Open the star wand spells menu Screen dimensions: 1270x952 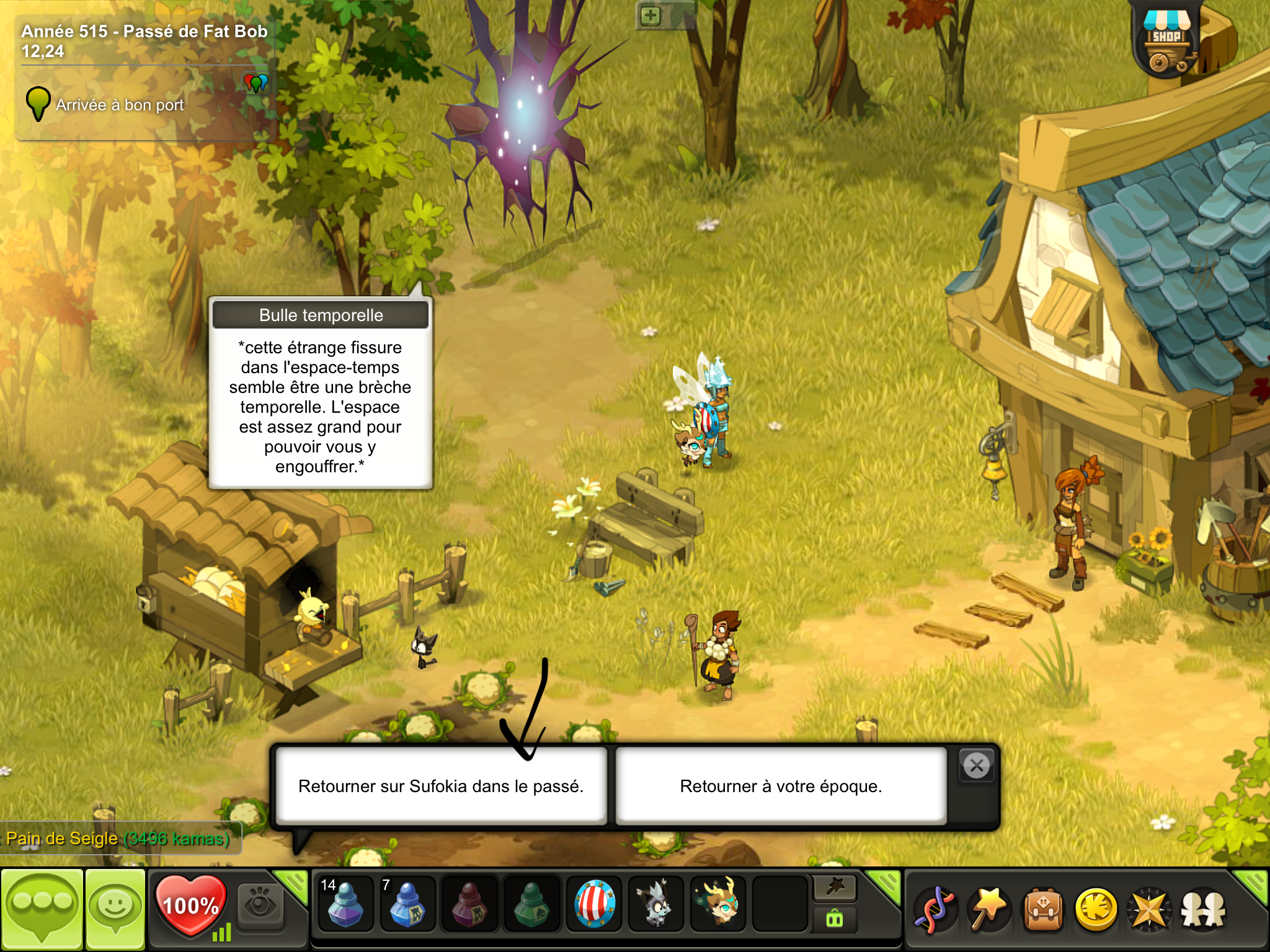pos(990,910)
